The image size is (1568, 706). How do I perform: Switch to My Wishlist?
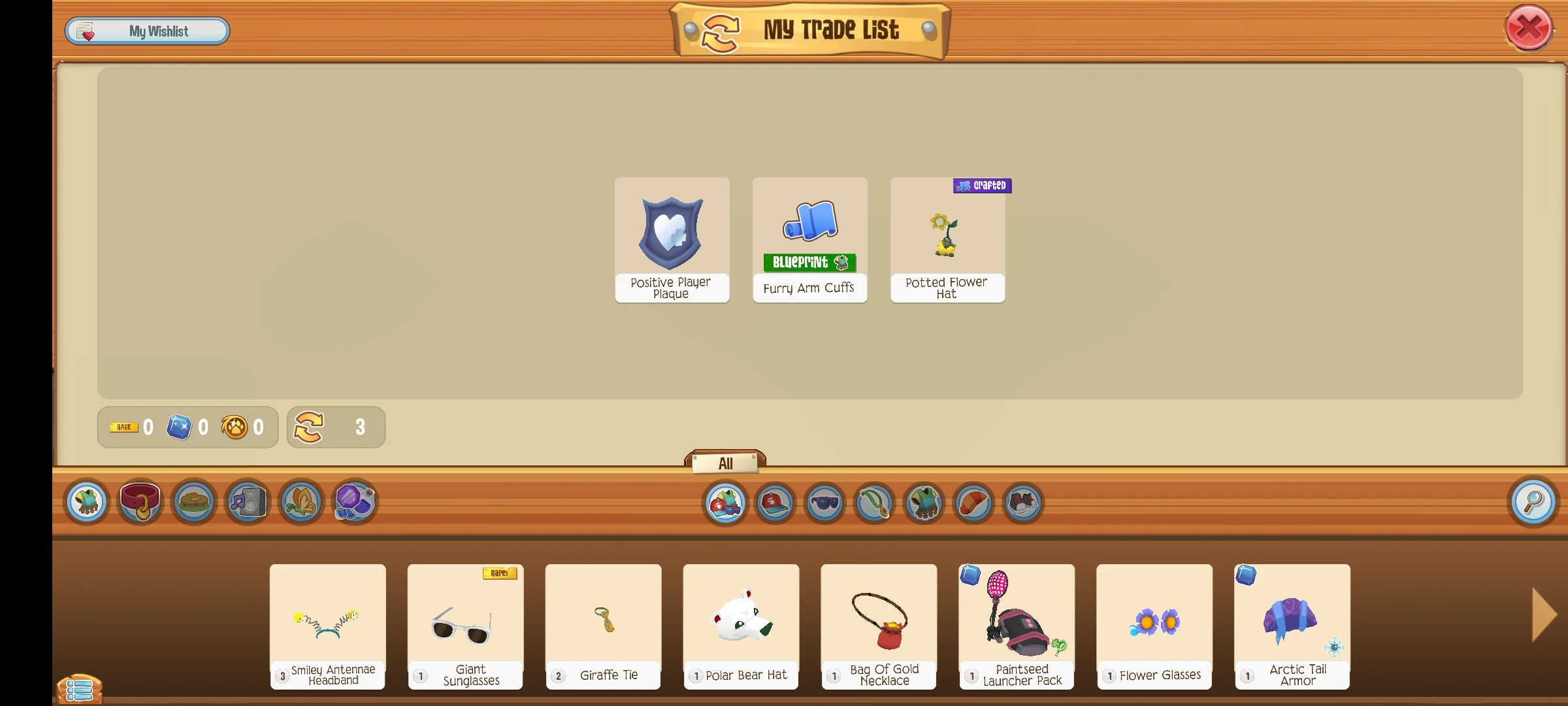point(147,30)
